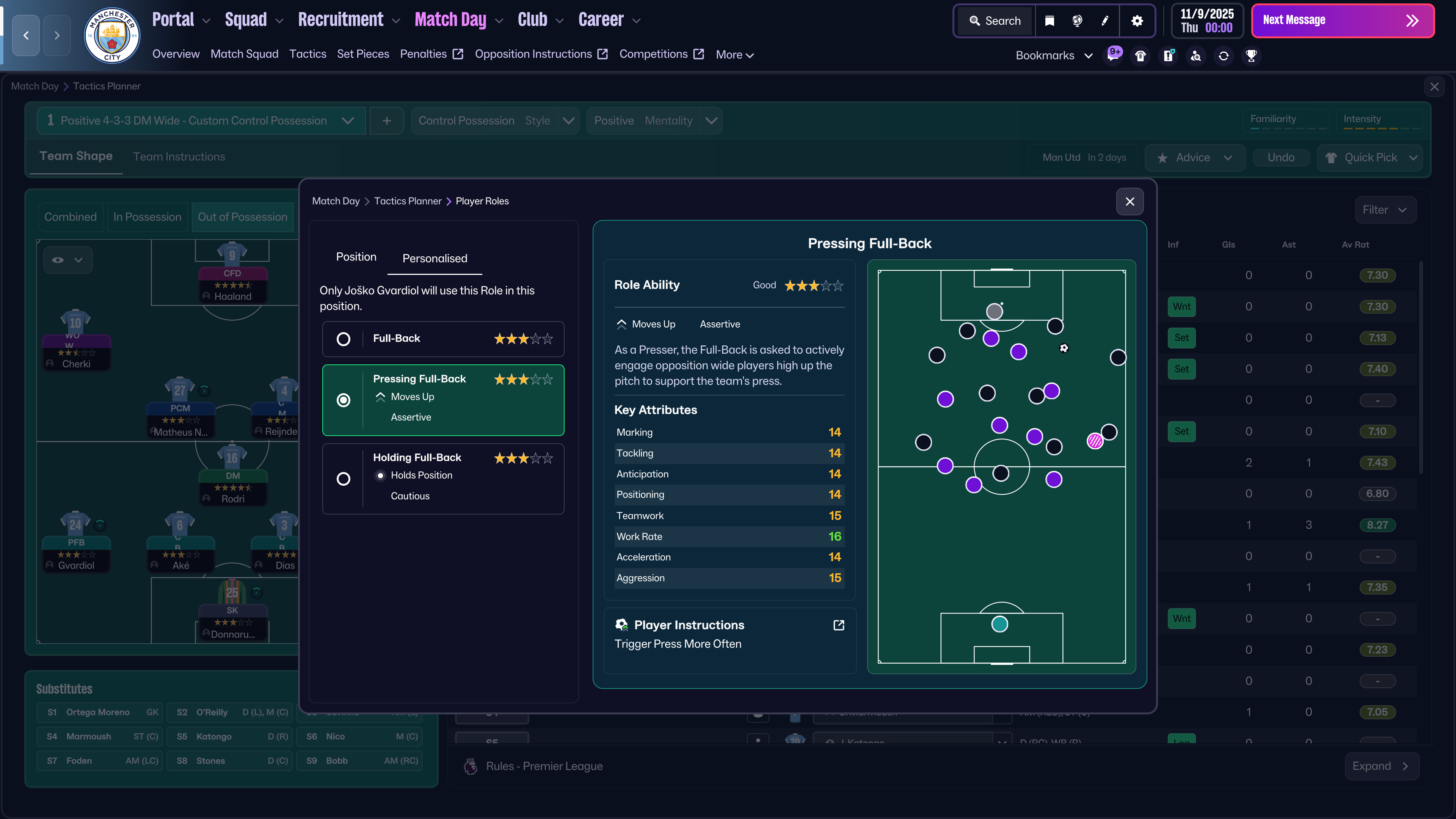Select the Full-Back role radio button
Screen dimensions: 1456x819
344,339
